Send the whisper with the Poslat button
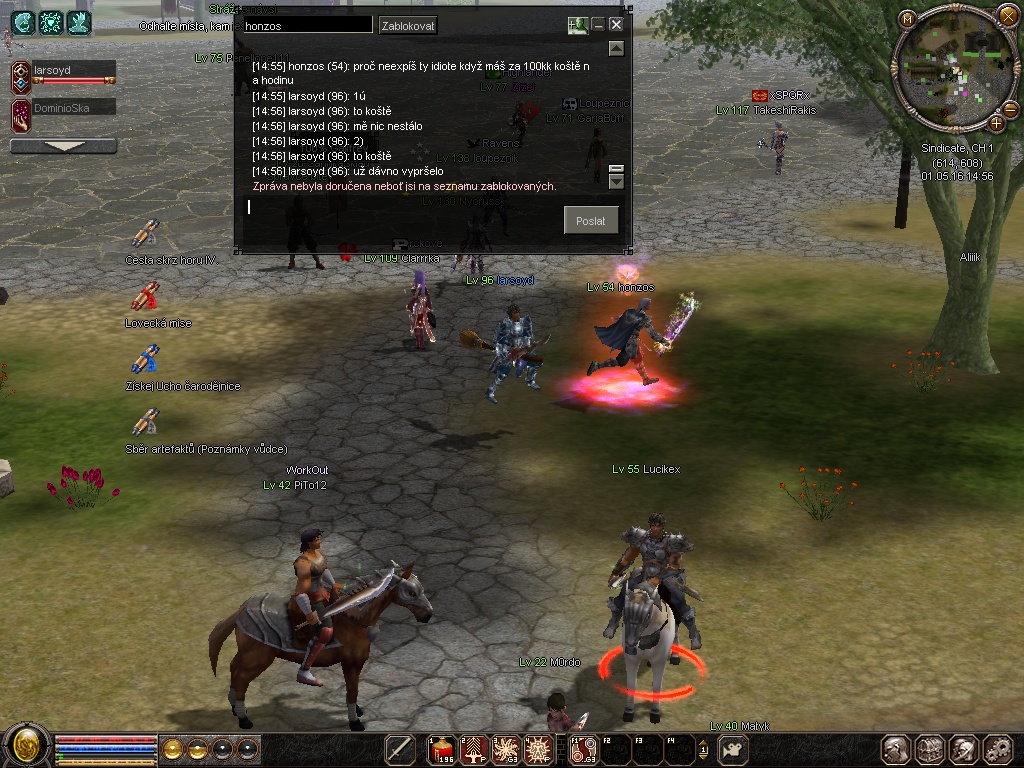 pyautogui.click(x=590, y=221)
